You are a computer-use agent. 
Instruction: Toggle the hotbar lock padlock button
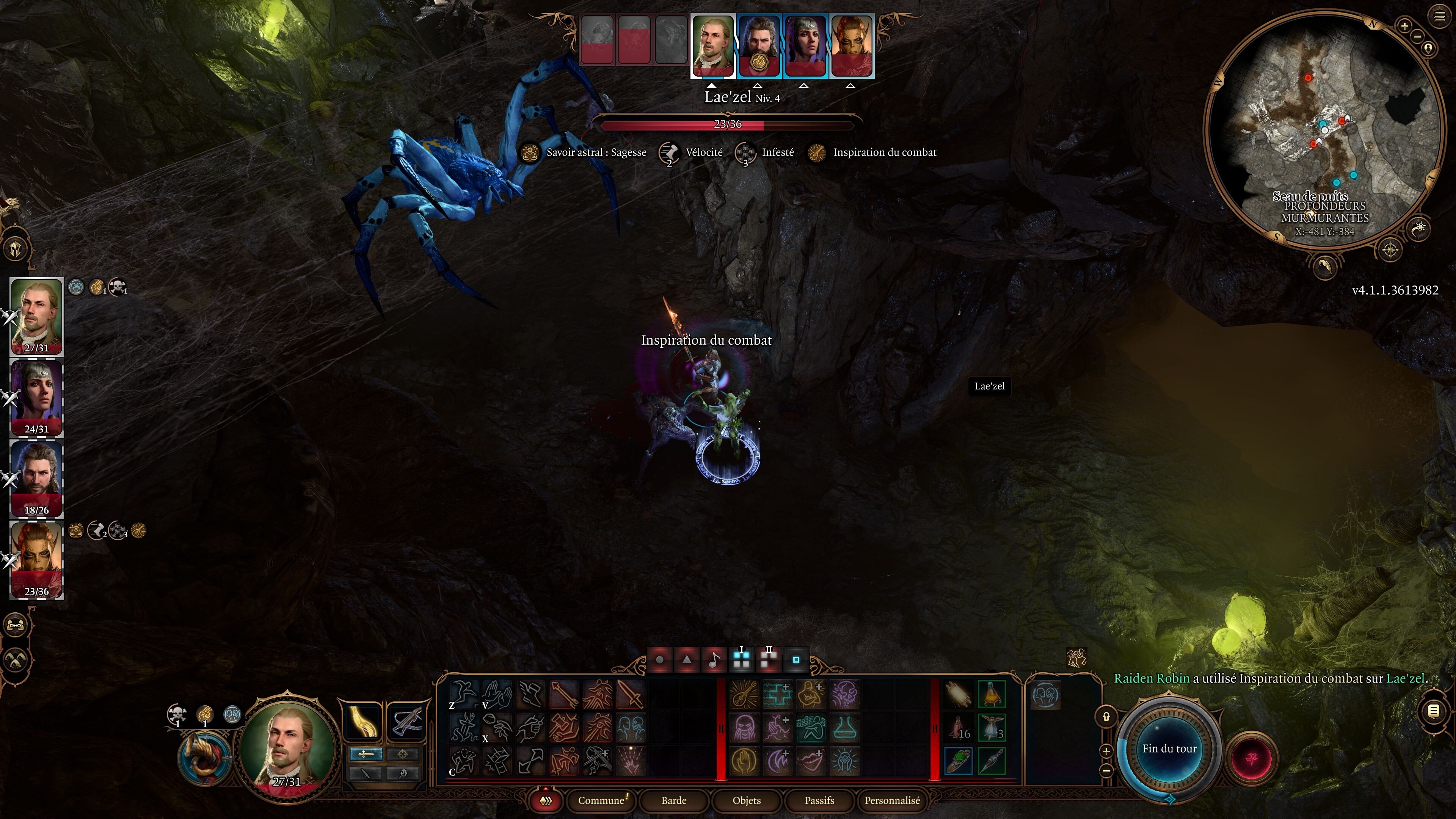[1106, 717]
